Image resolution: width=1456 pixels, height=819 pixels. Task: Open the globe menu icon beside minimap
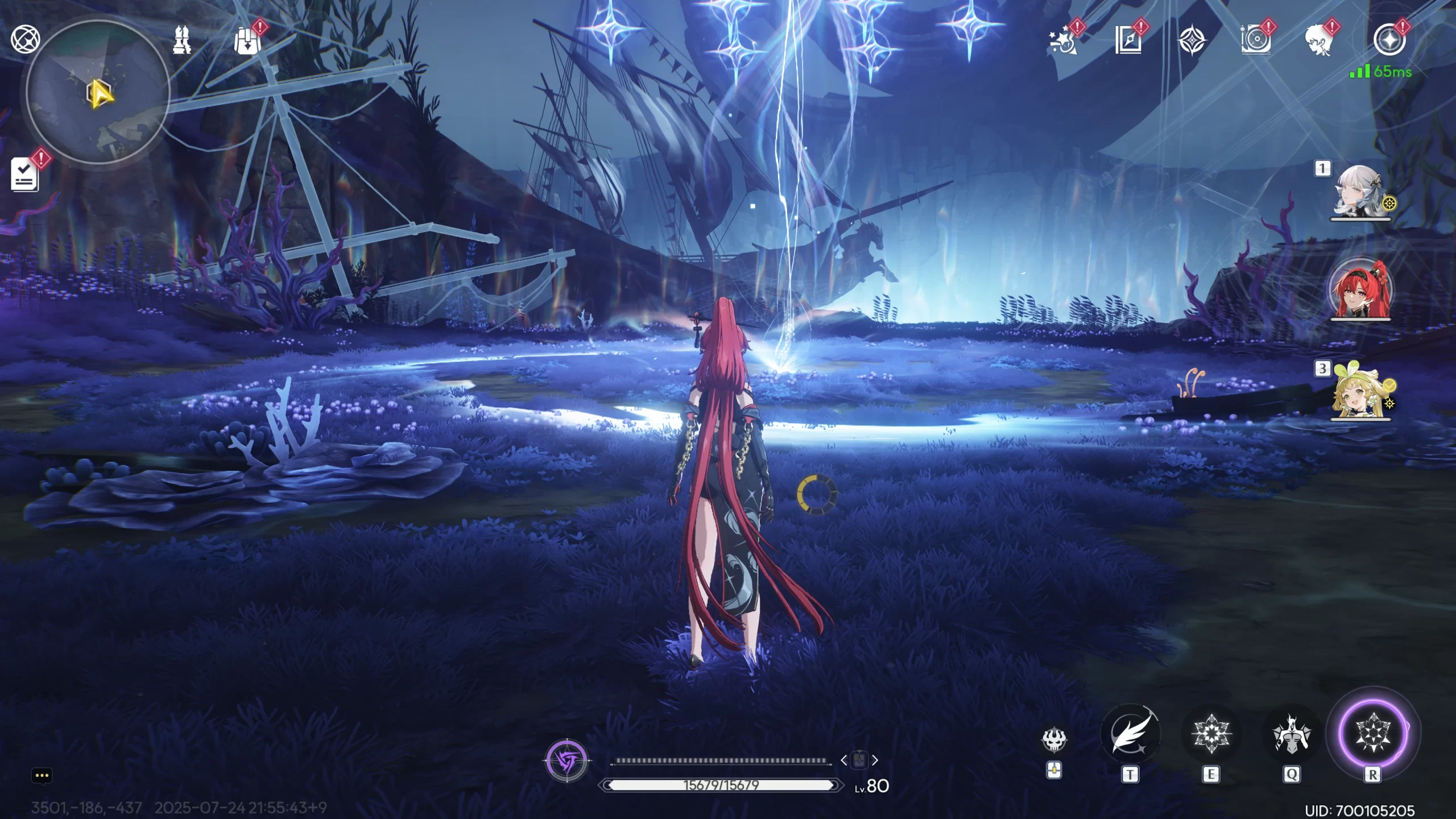pyautogui.click(x=25, y=39)
